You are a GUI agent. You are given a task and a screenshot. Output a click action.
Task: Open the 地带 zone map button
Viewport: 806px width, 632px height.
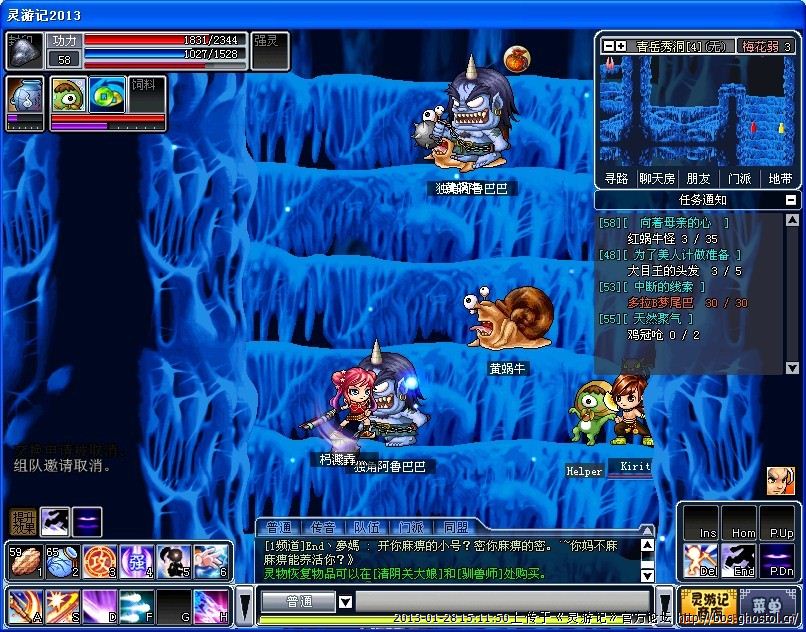click(780, 179)
